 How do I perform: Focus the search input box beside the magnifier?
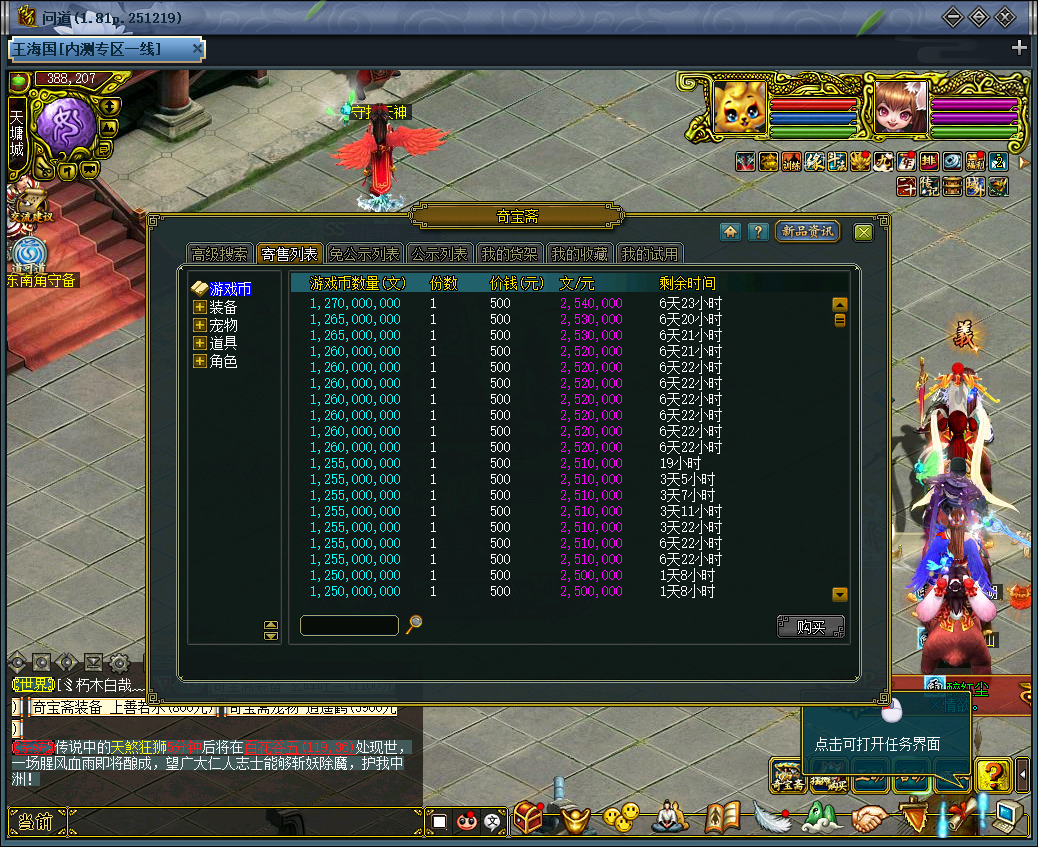coord(349,625)
